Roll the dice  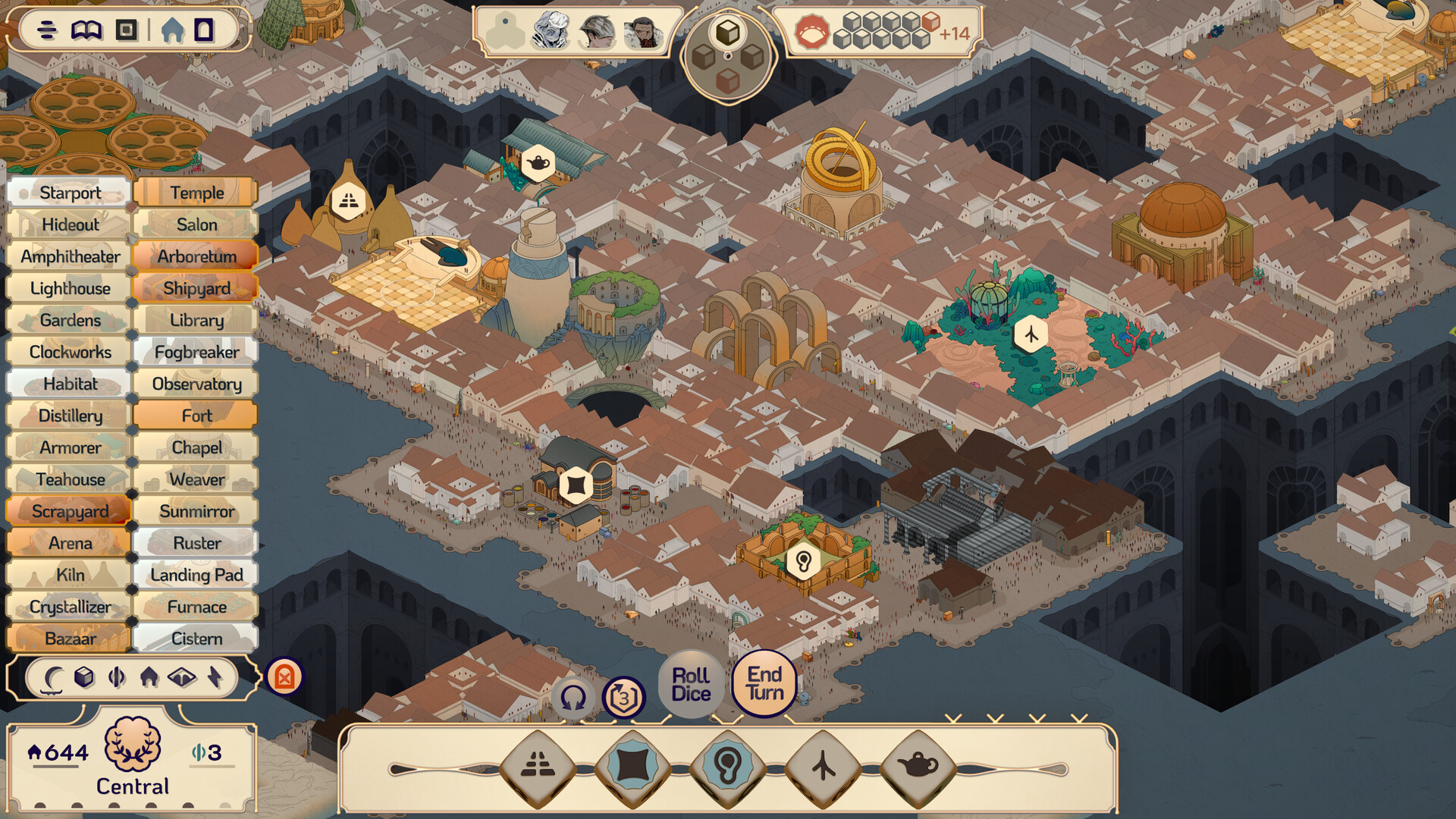pyautogui.click(x=691, y=684)
